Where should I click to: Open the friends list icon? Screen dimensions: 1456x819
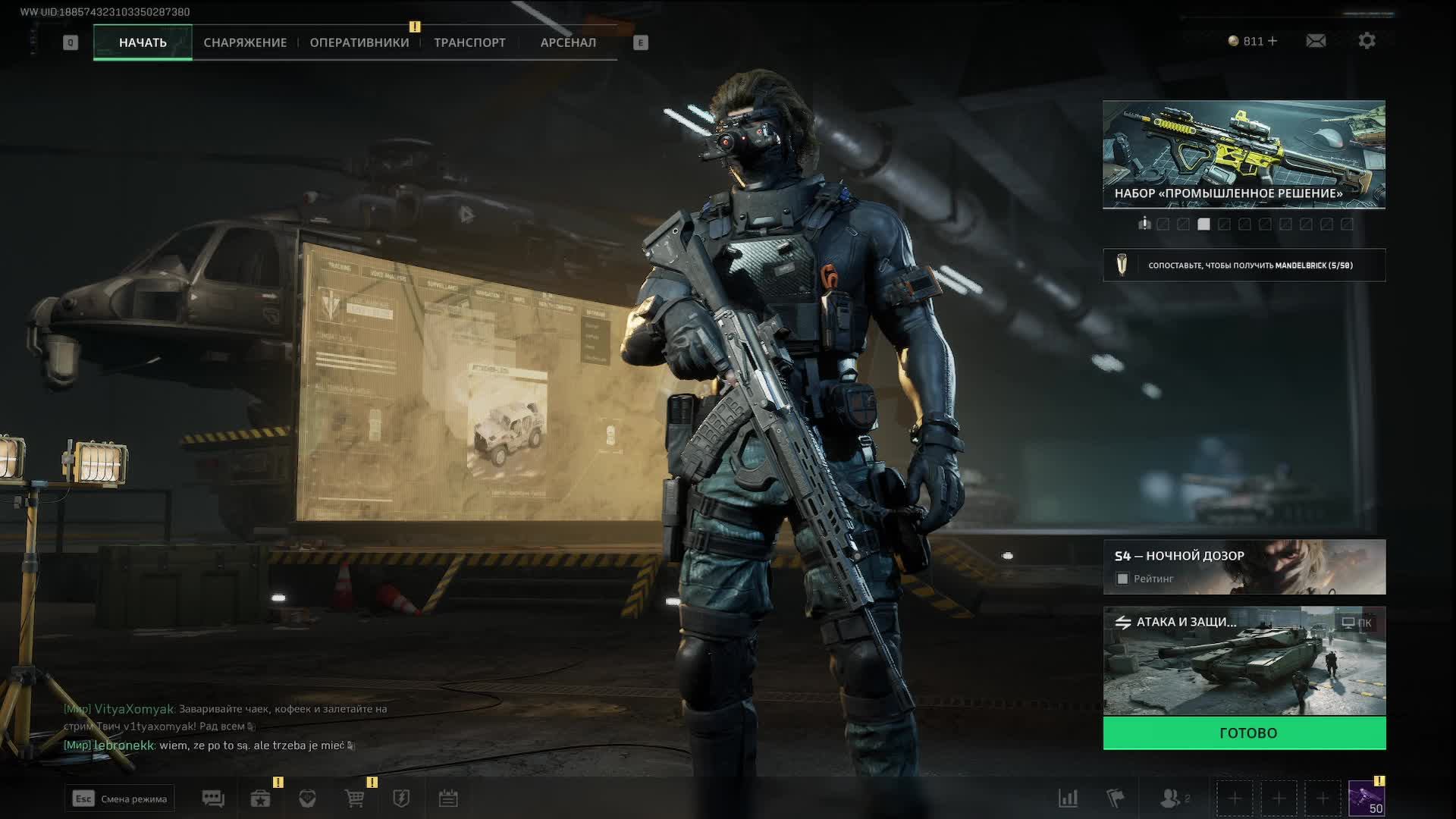tap(1172, 799)
